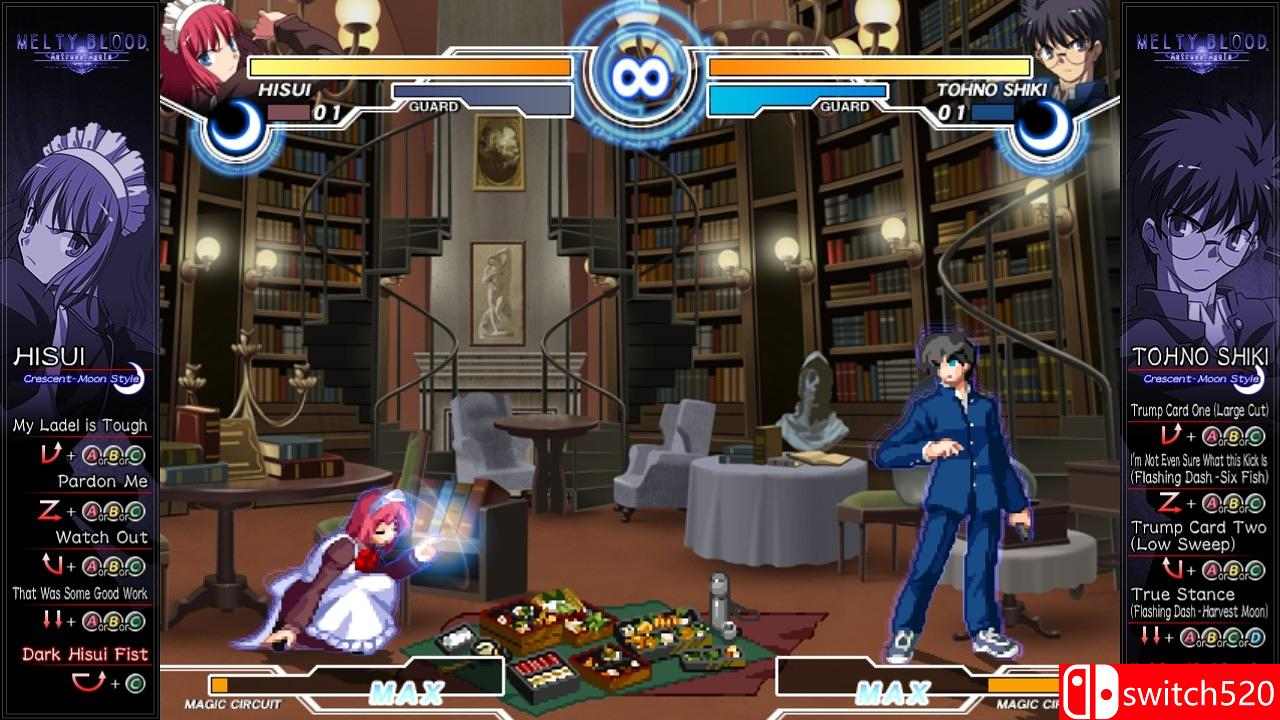Image resolution: width=1280 pixels, height=720 pixels.
Task: Click the crescent moon beside Tohno Shiki's style label
Action: coord(1254,378)
